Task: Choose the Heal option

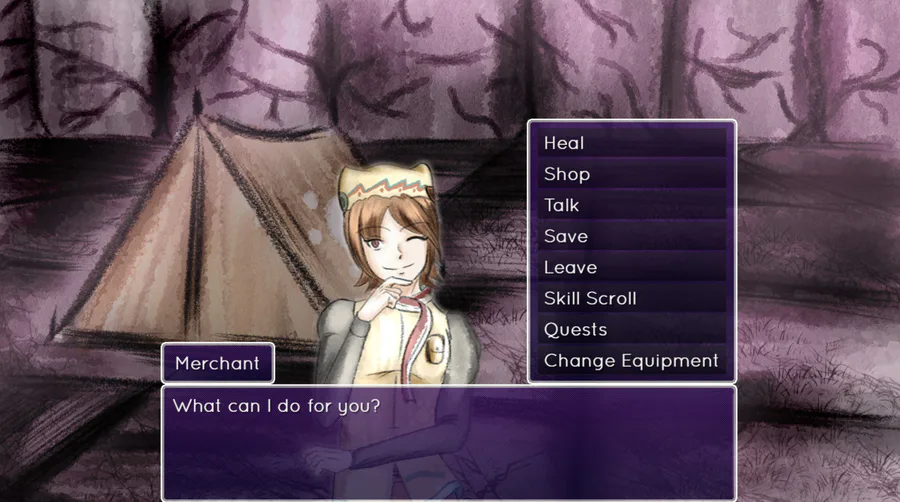Action: (631, 143)
